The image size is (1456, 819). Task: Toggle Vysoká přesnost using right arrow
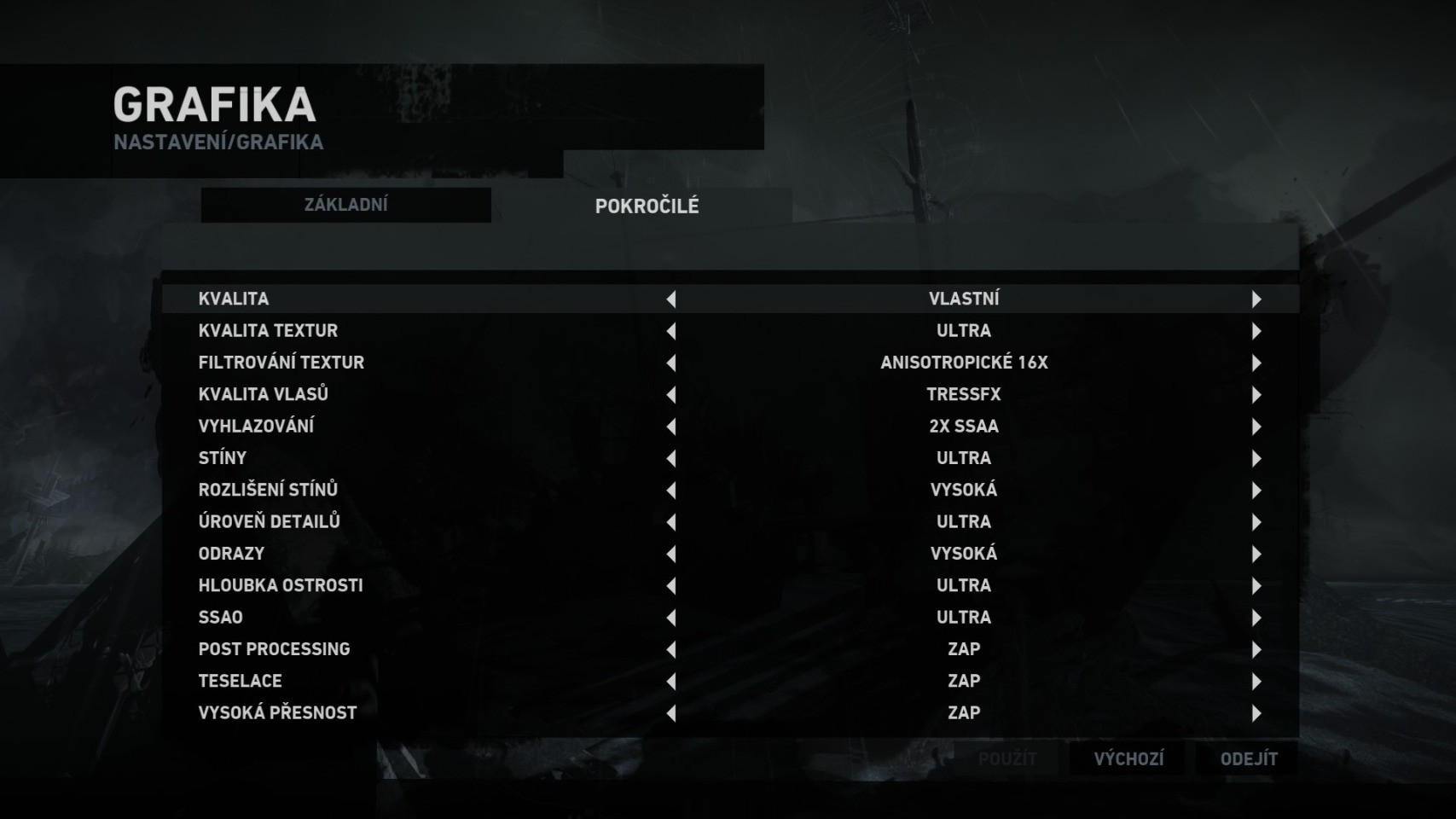click(1256, 713)
